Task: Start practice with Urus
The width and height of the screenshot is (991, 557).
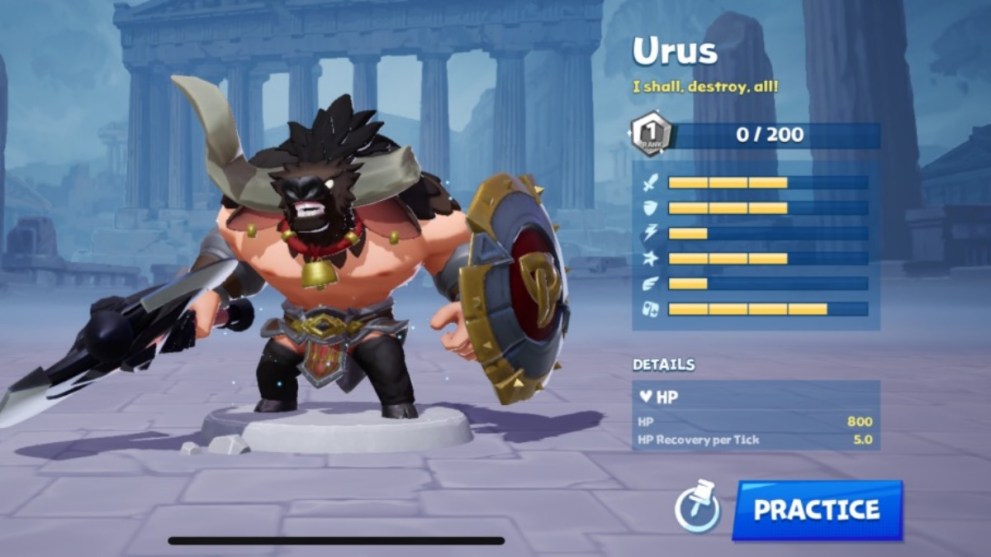Action: (x=817, y=510)
